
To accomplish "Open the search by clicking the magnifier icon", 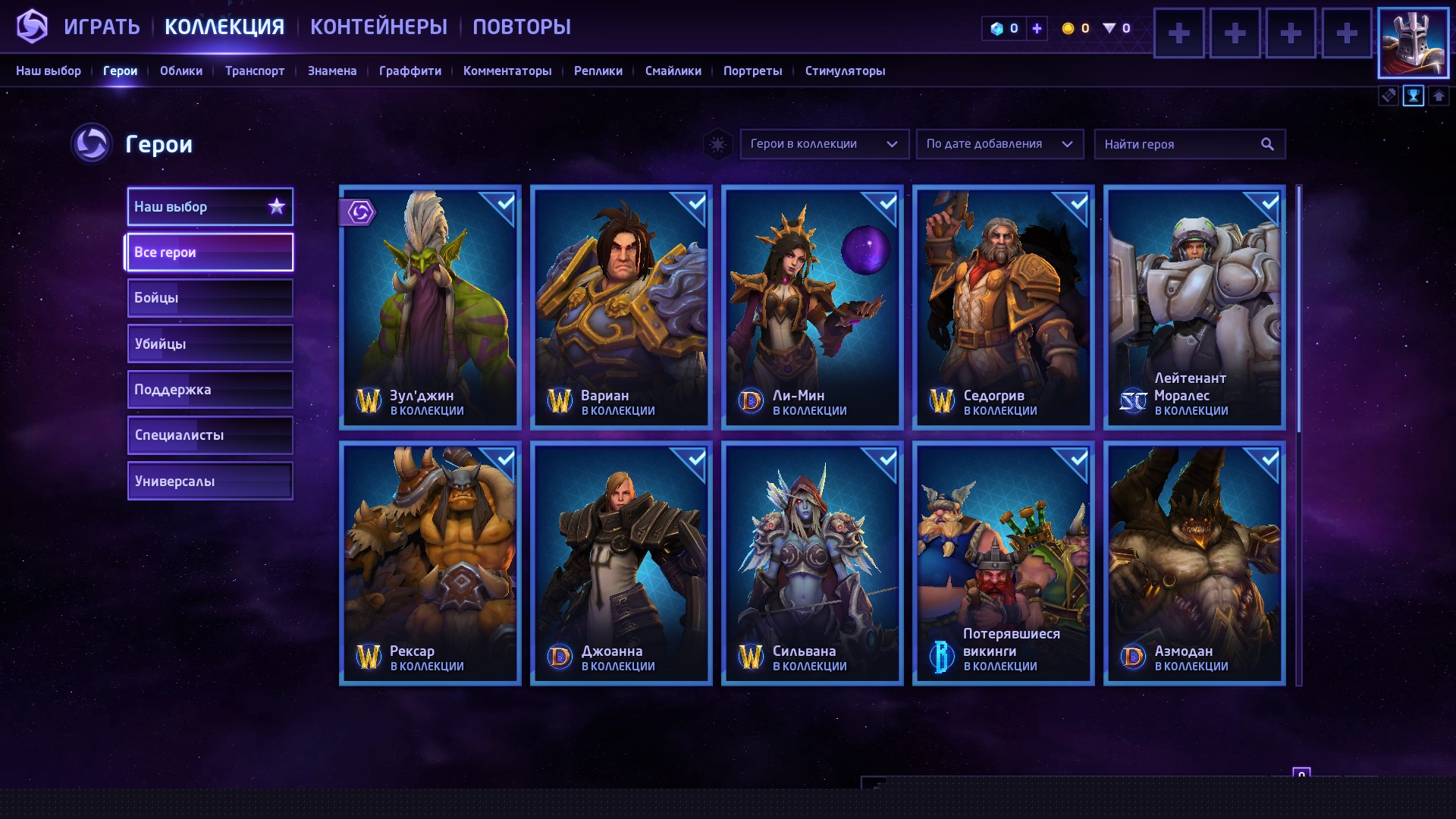I will pyautogui.click(x=1267, y=143).
